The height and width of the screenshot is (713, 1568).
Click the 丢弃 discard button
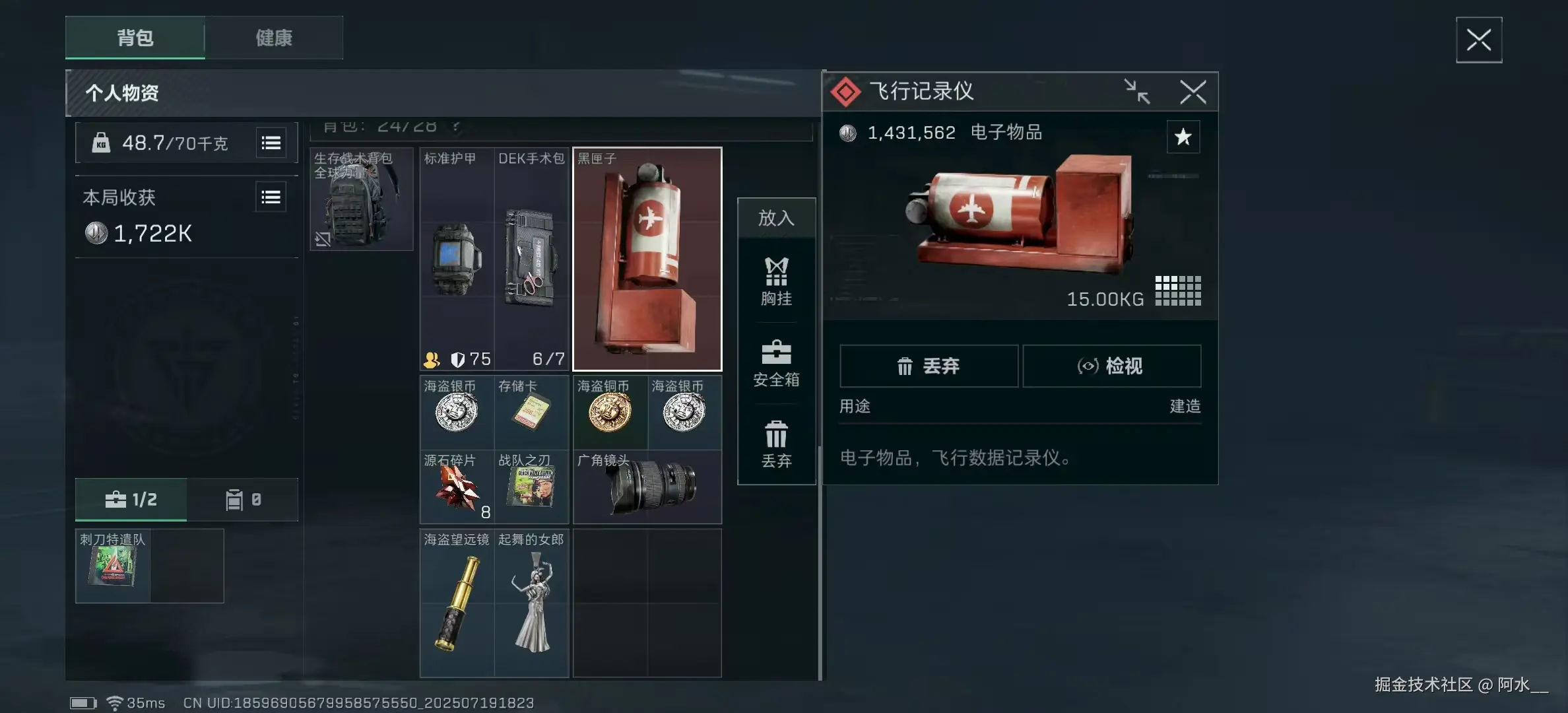[929, 366]
